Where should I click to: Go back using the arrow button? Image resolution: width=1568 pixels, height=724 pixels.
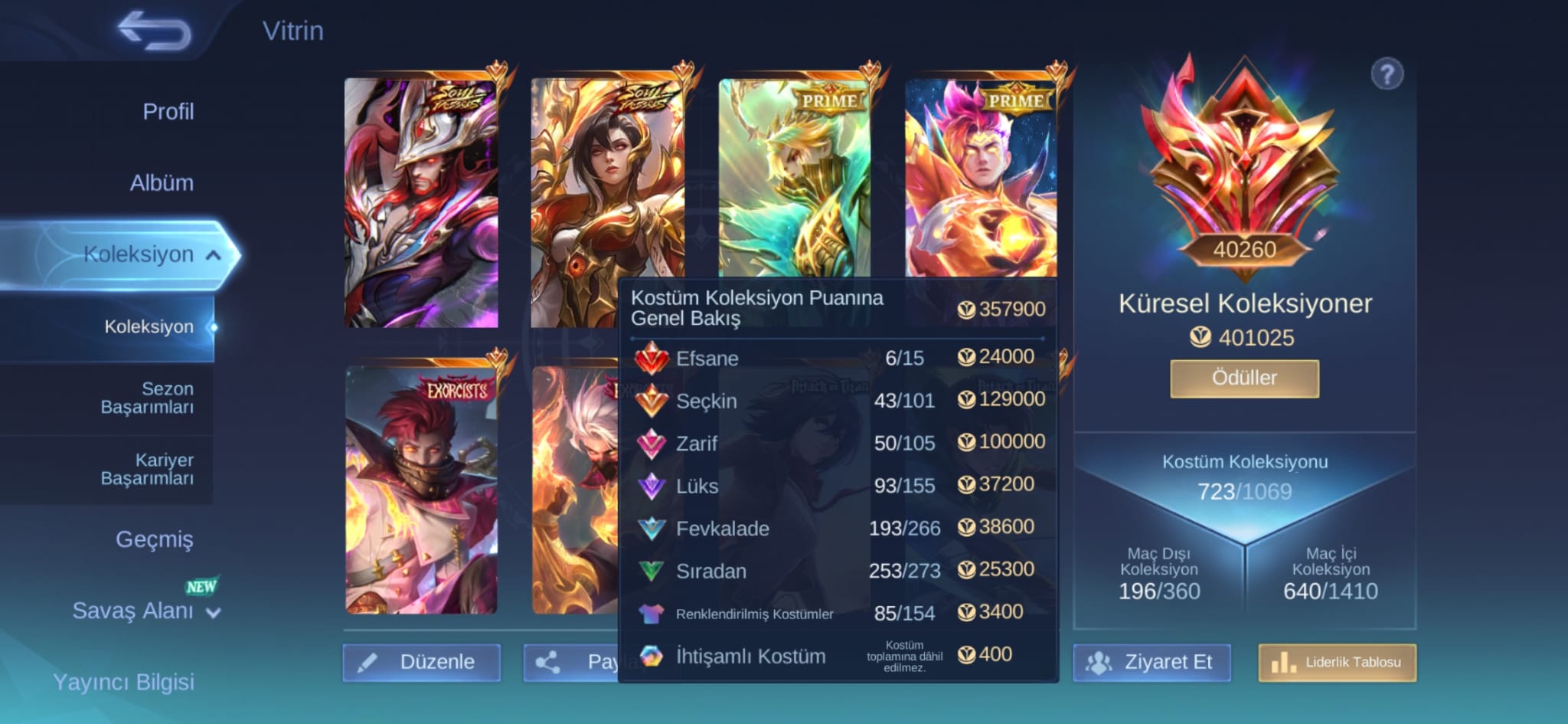154,31
